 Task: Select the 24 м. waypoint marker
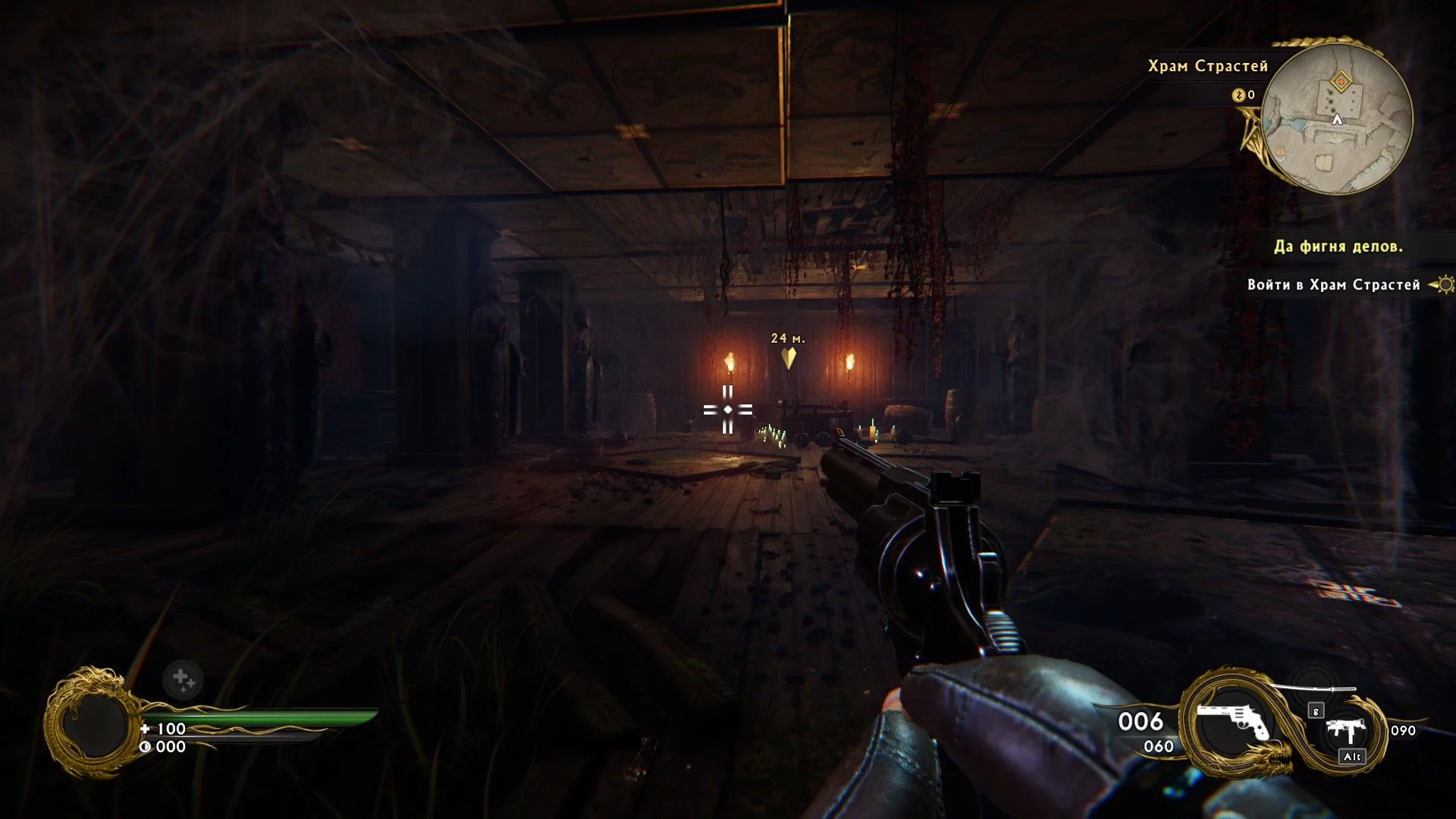tap(789, 357)
